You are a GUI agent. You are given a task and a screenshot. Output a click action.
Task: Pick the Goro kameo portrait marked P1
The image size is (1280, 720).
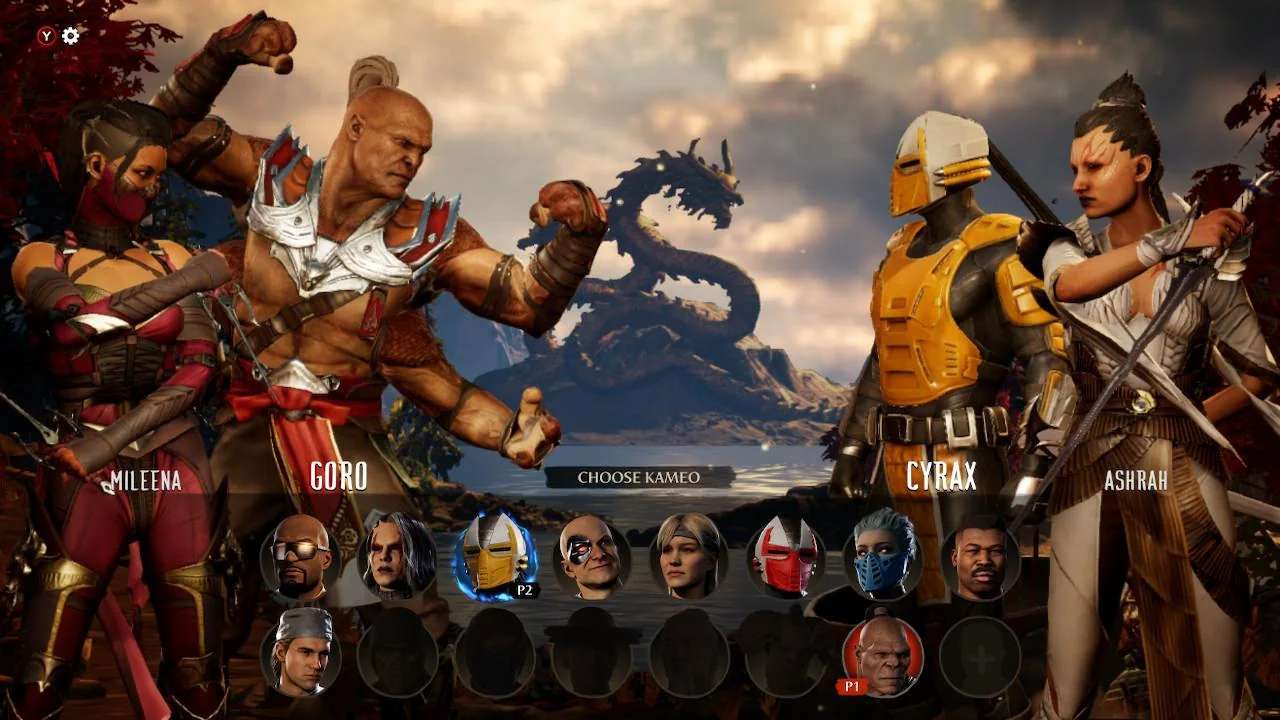click(x=883, y=656)
